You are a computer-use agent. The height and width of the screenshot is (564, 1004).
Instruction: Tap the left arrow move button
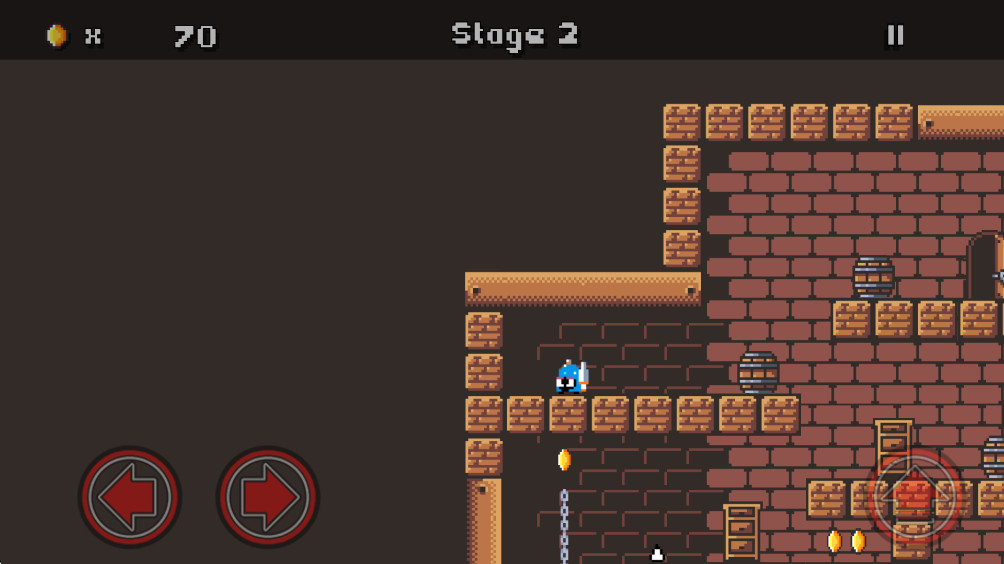pyautogui.click(x=130, y=496)
